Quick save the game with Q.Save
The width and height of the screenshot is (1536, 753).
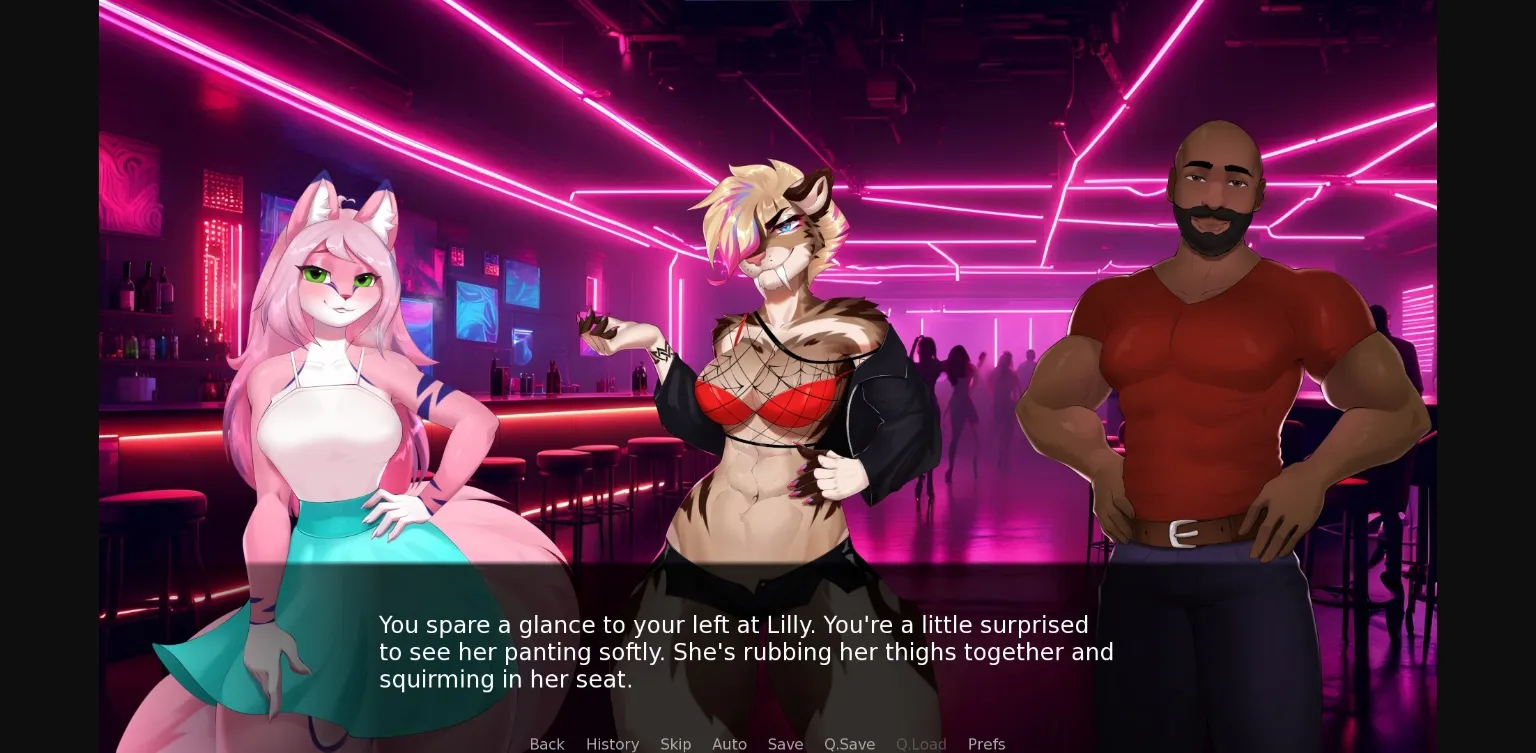pyautogui.click(x=848, y=744)
